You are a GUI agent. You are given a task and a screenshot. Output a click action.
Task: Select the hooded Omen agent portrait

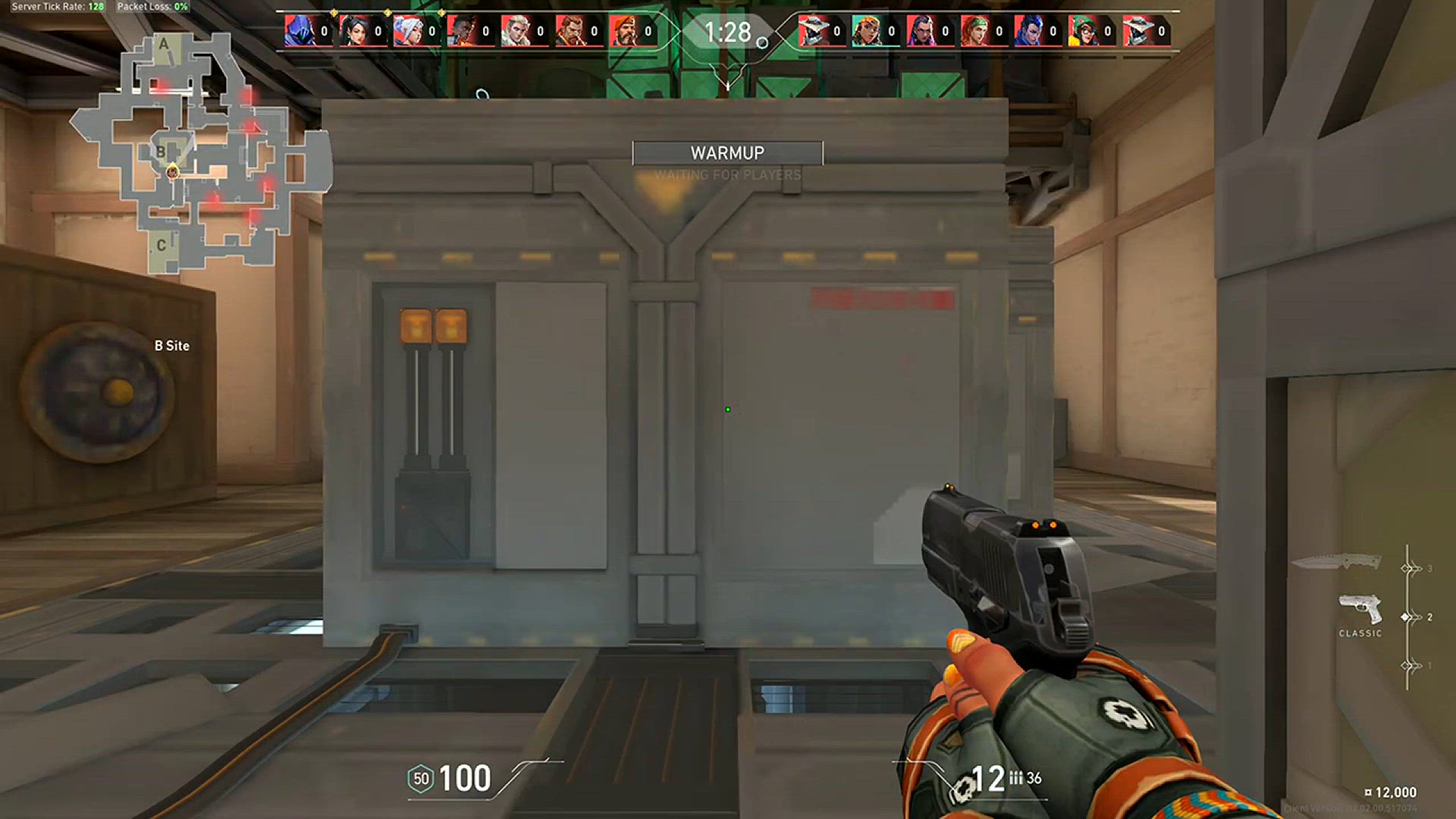[x=299, y=31]
